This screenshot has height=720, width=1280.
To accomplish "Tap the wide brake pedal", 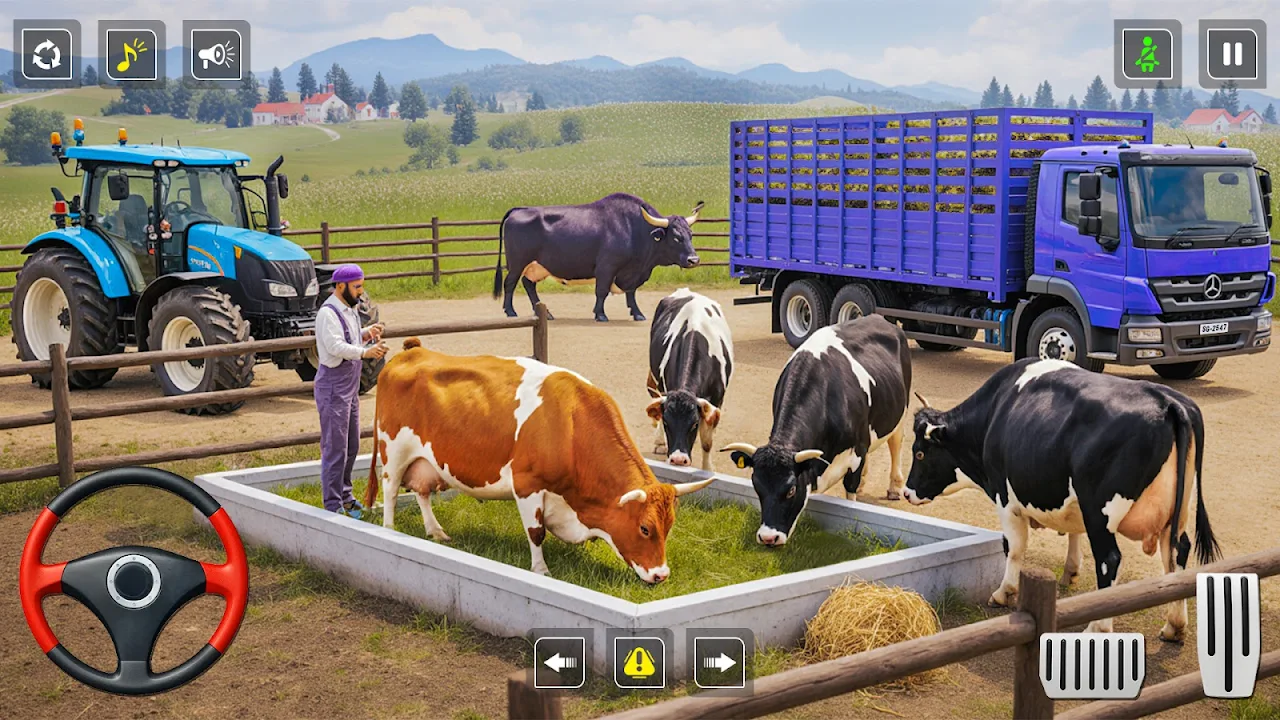I will (1092, 665).
